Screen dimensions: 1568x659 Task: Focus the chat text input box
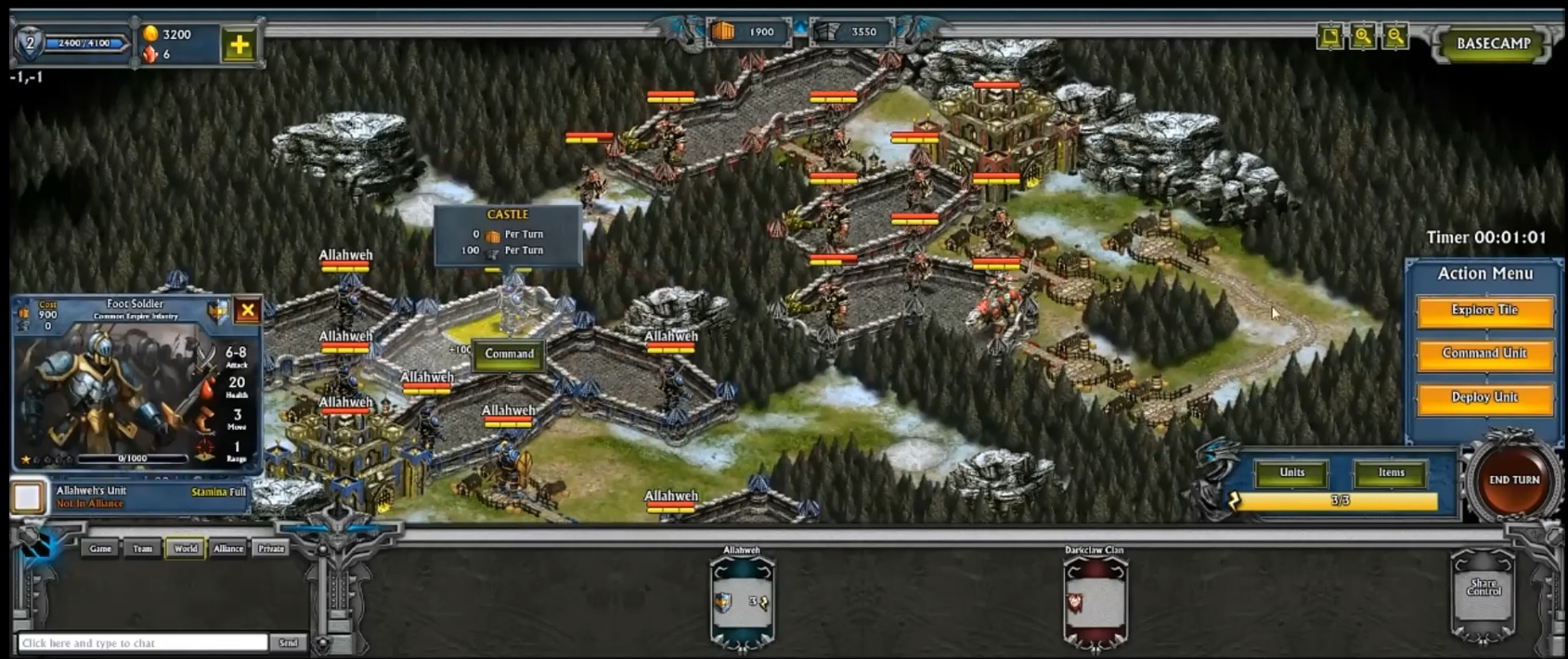coord(143,642)
